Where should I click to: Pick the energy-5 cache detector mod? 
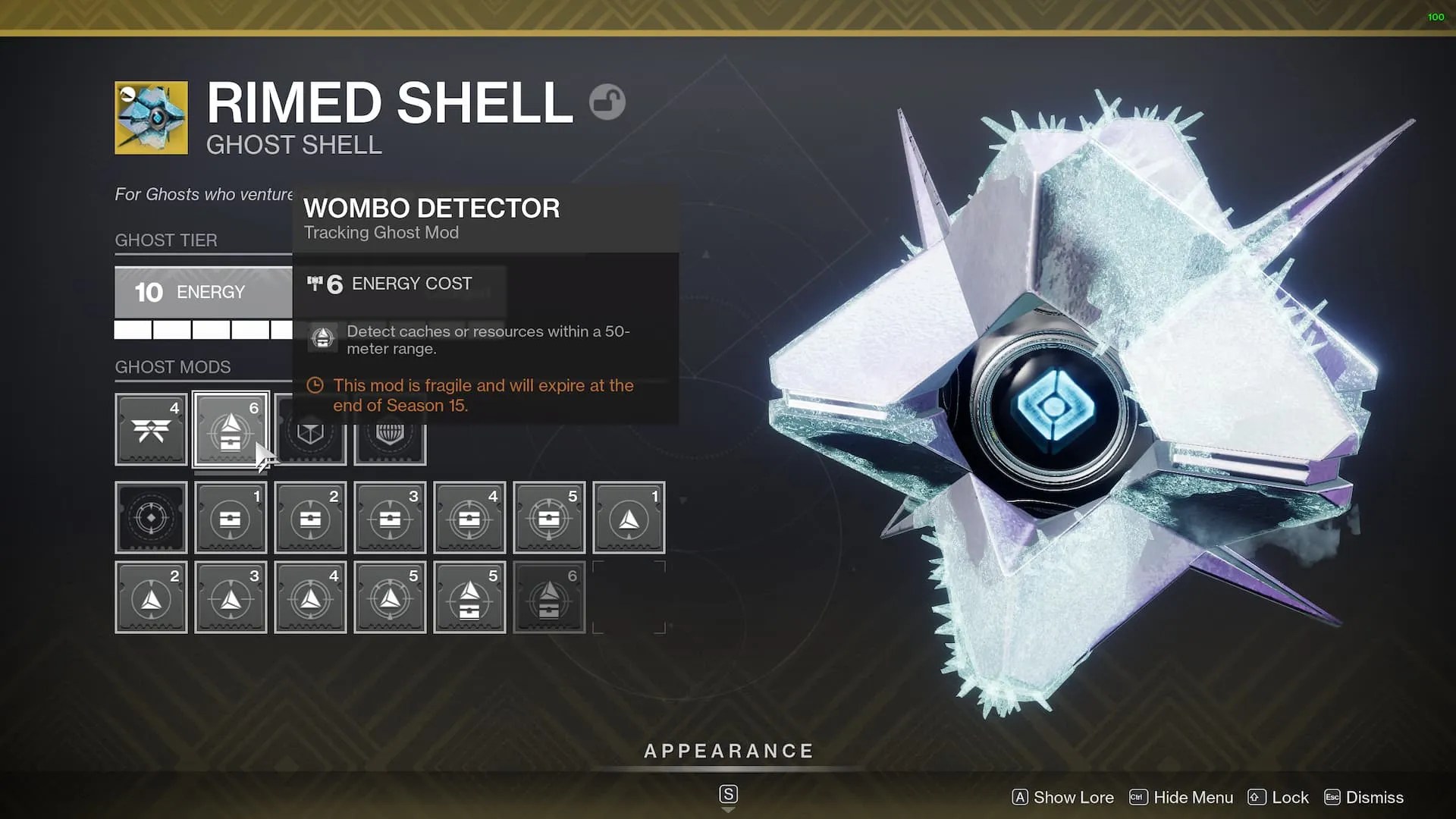(x=549, y=518)
